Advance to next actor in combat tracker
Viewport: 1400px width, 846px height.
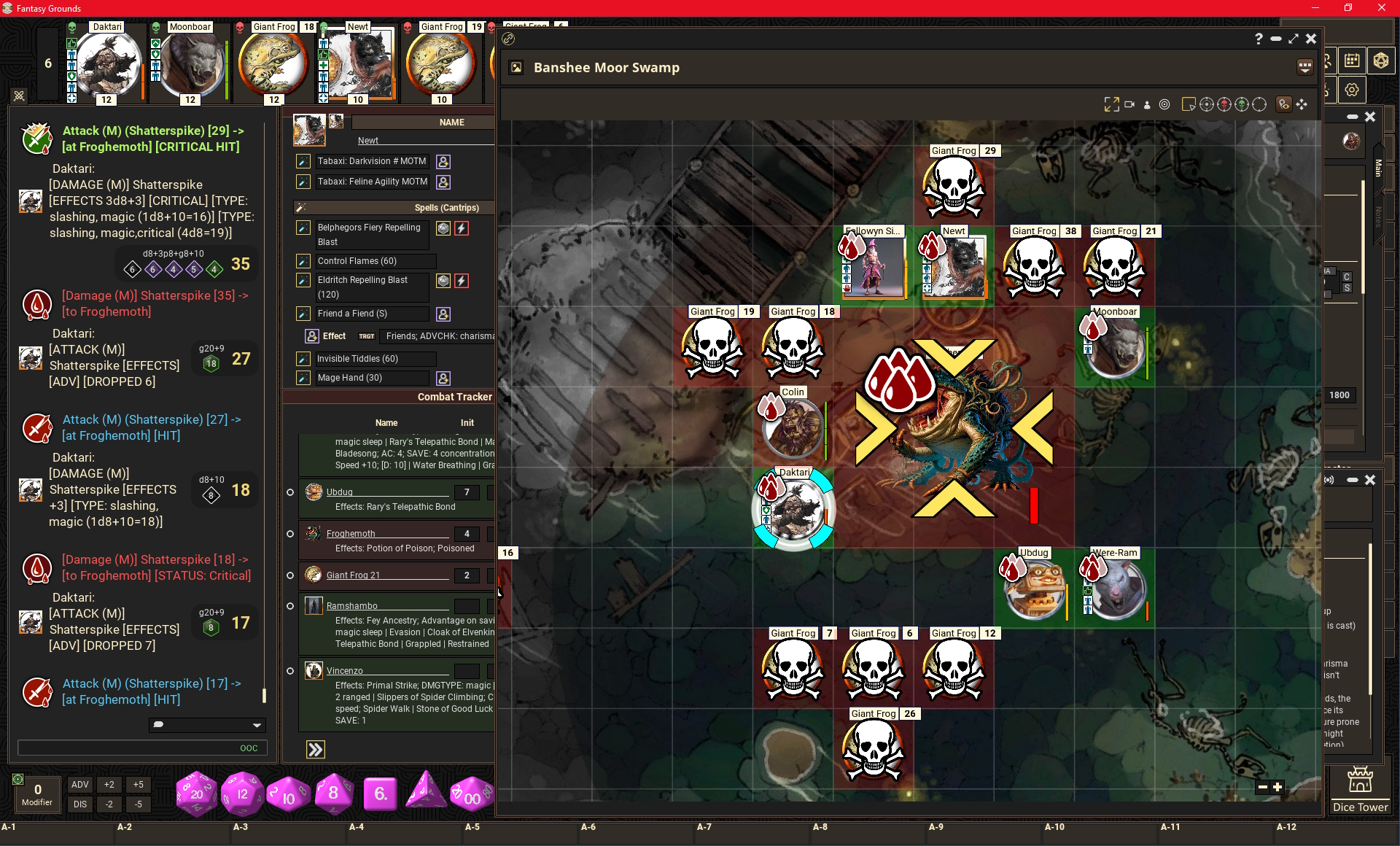(316, 750)
